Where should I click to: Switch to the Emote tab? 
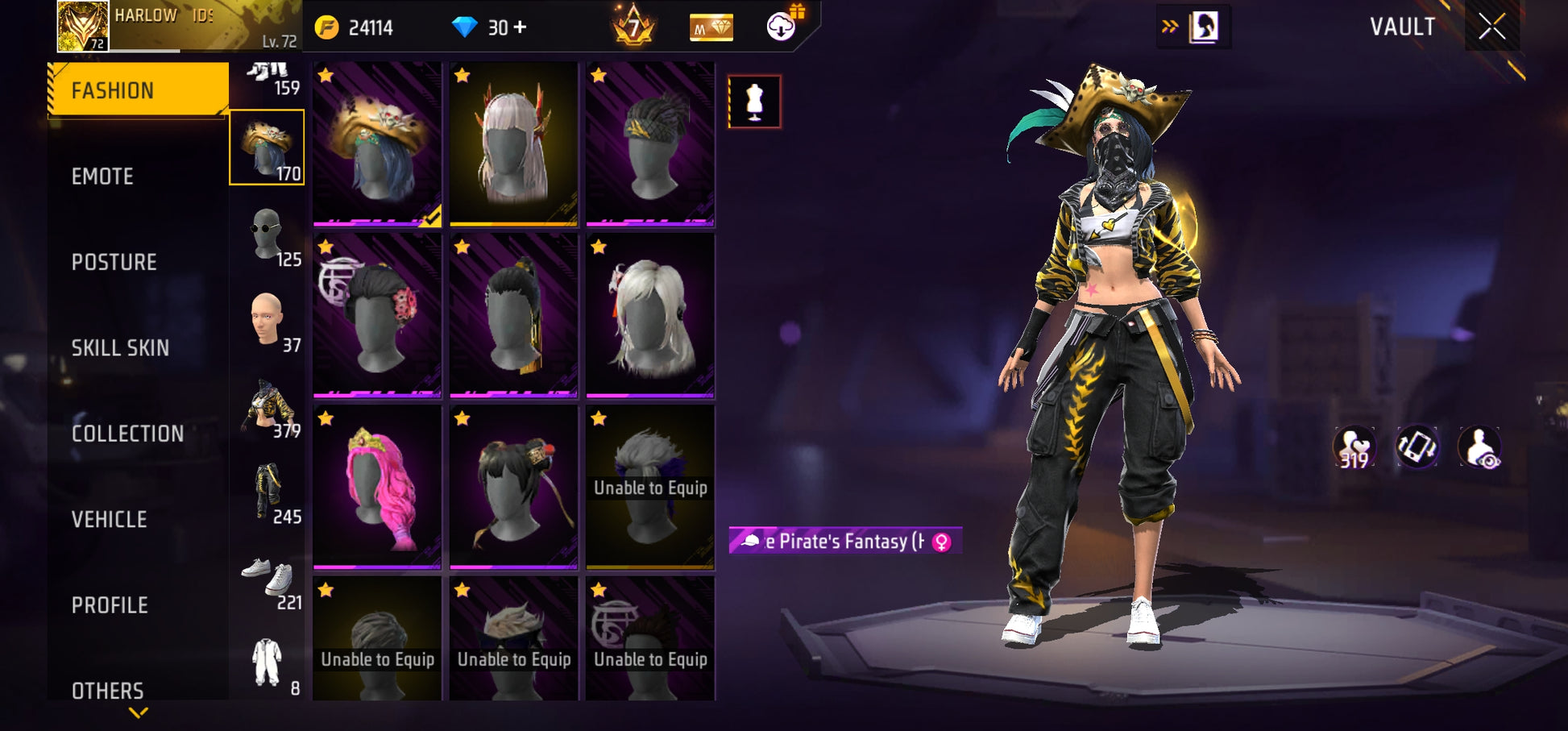point(103,177)
